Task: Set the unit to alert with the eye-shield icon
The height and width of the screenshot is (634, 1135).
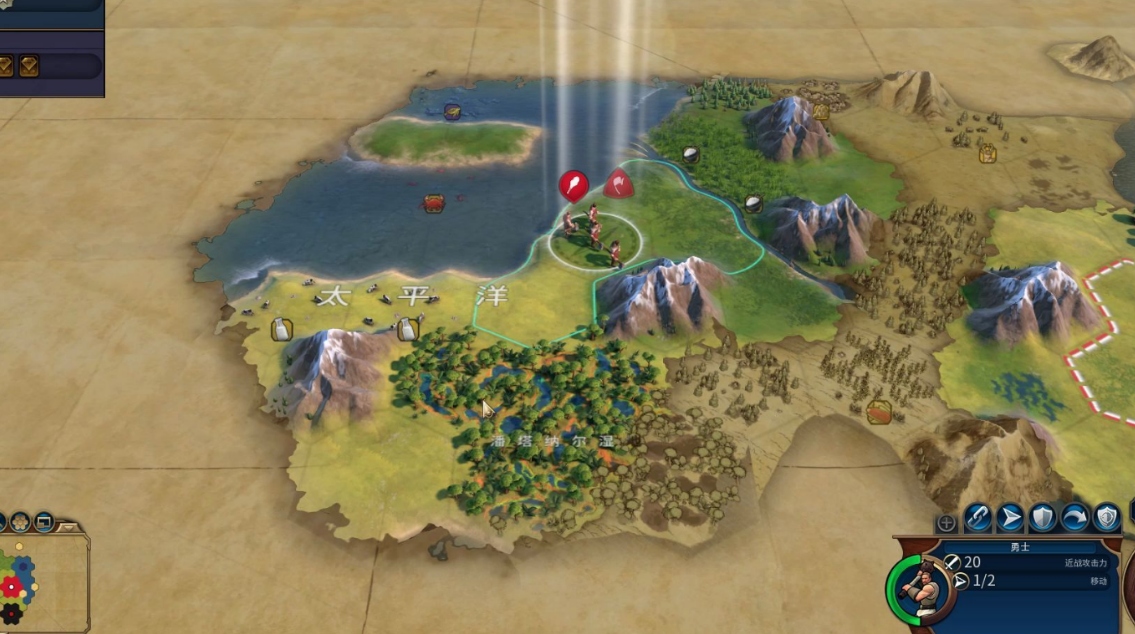Action: click(x=1106, y=518)
